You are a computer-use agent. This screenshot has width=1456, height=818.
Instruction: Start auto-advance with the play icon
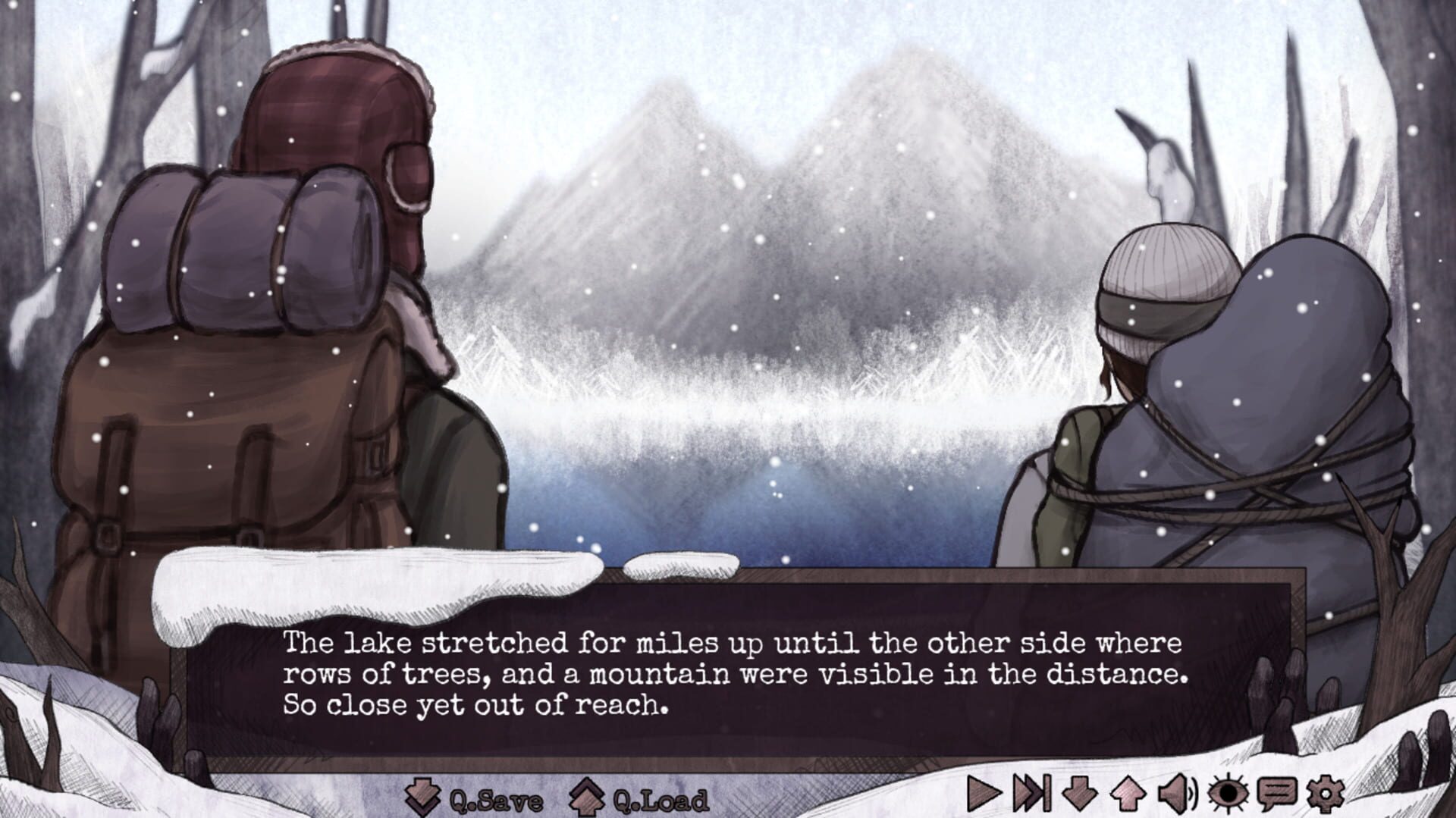click(985, 794)
